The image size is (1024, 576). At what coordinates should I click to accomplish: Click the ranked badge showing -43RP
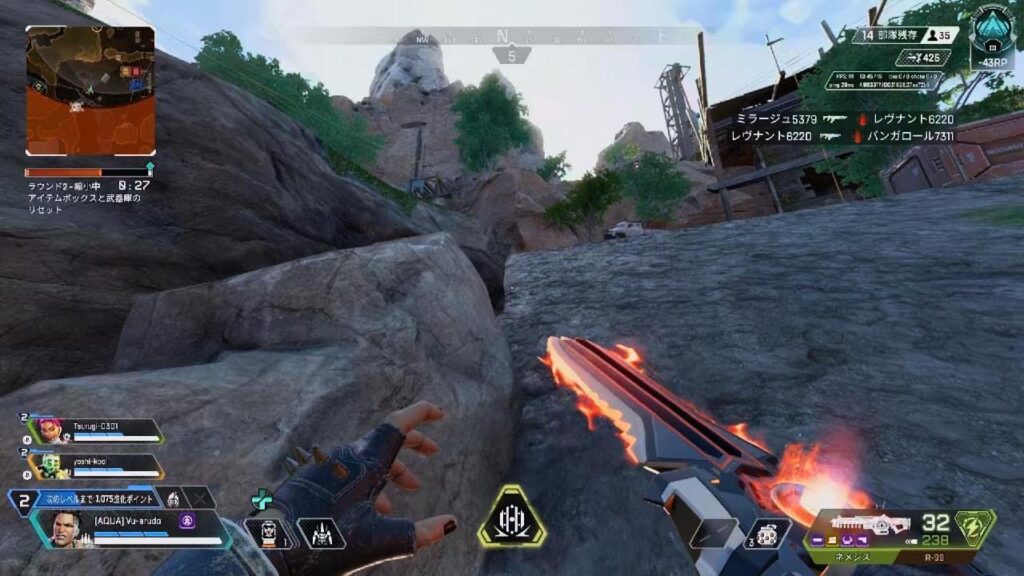[x=991, y=38]
